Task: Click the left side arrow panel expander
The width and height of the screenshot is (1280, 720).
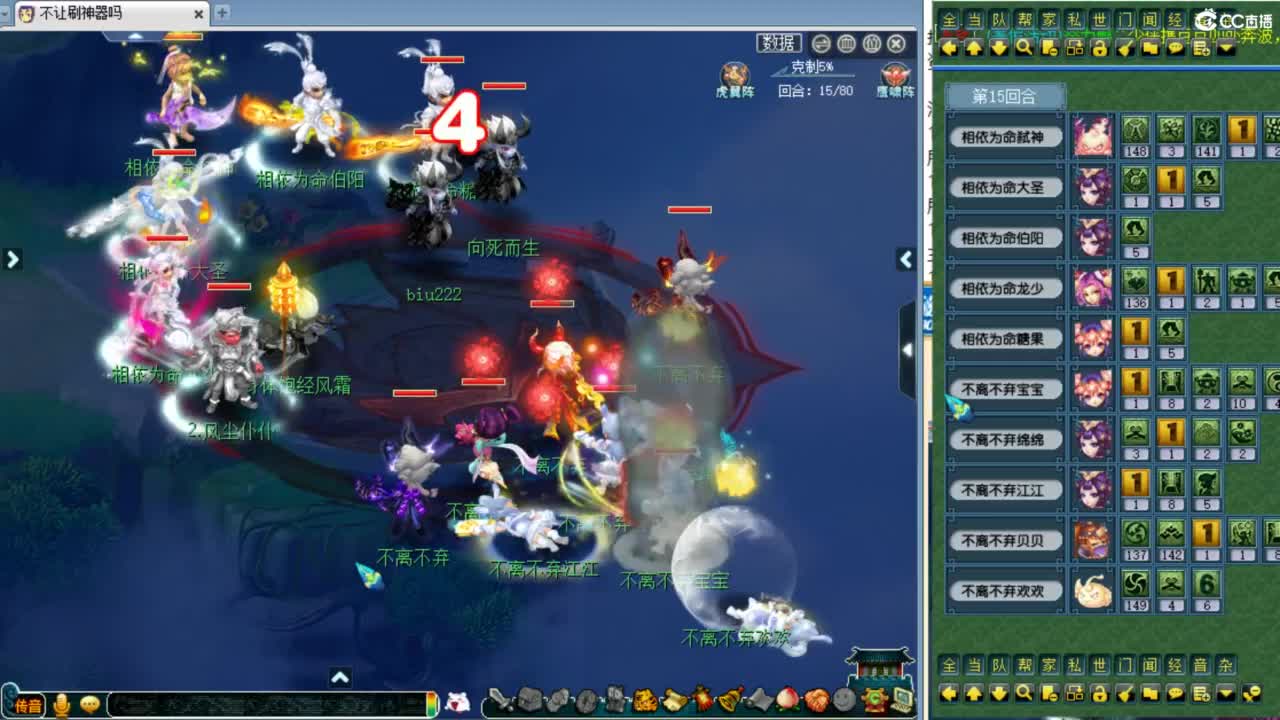Action: click(x=12, y=258)
